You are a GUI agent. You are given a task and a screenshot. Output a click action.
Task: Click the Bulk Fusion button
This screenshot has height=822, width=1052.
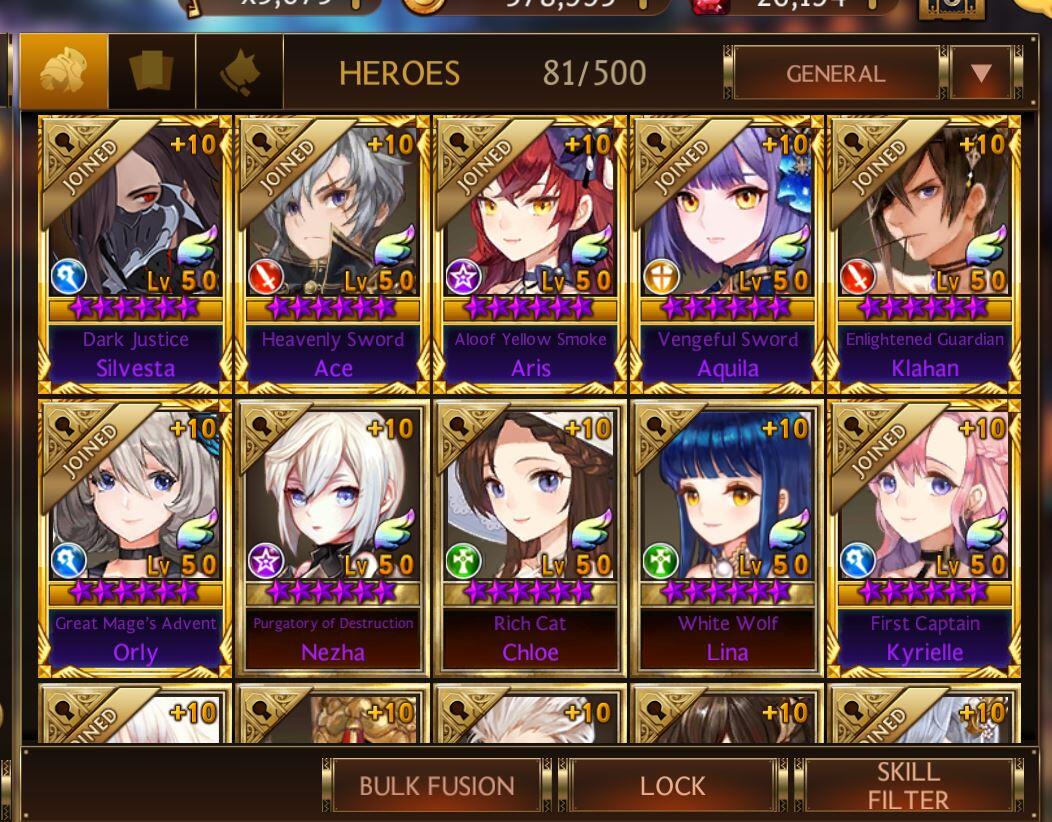tap(436, 786)
